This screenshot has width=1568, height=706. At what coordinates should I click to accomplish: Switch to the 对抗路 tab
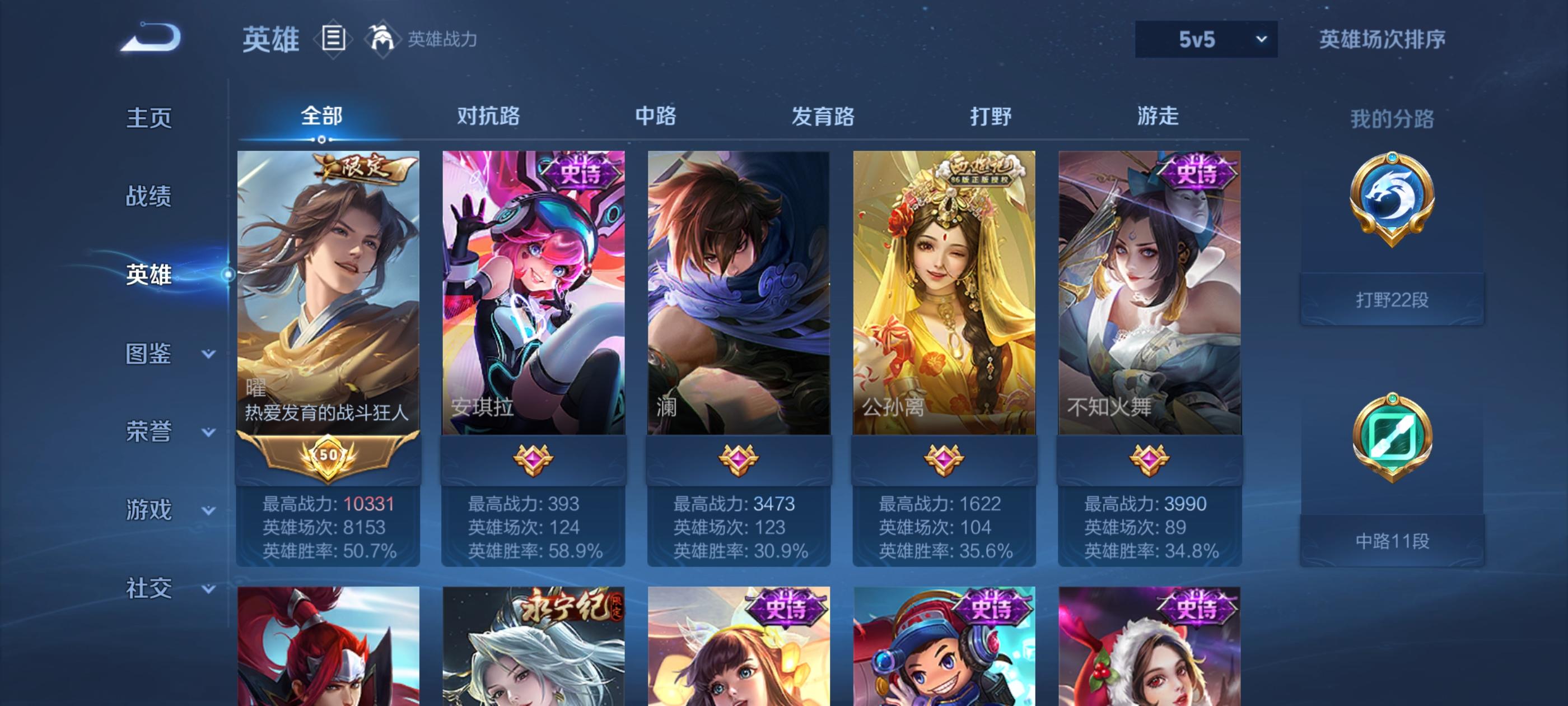click(x=487, y=117)
